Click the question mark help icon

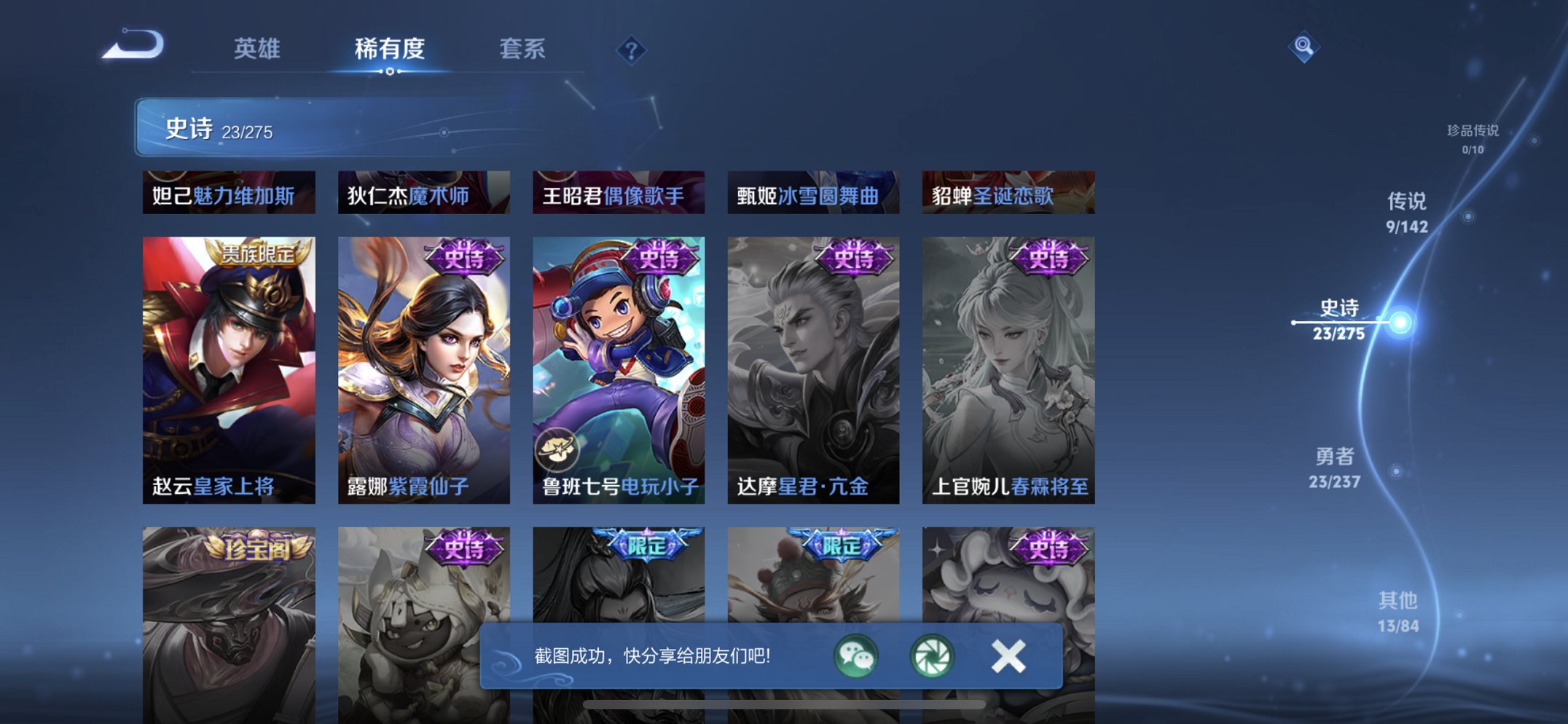[631, 50]
